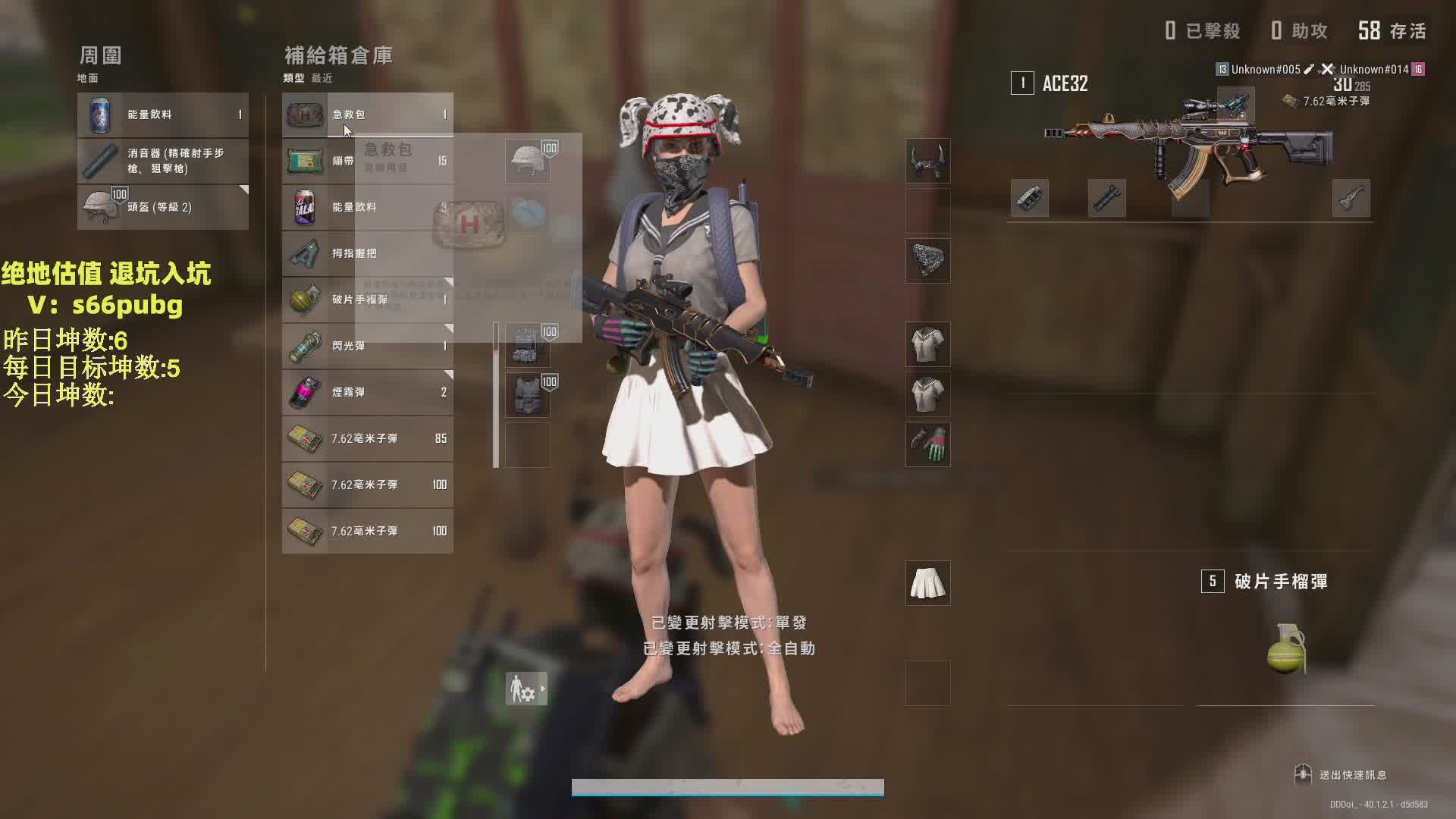Open the character appearance settings button

pos(526,689)
